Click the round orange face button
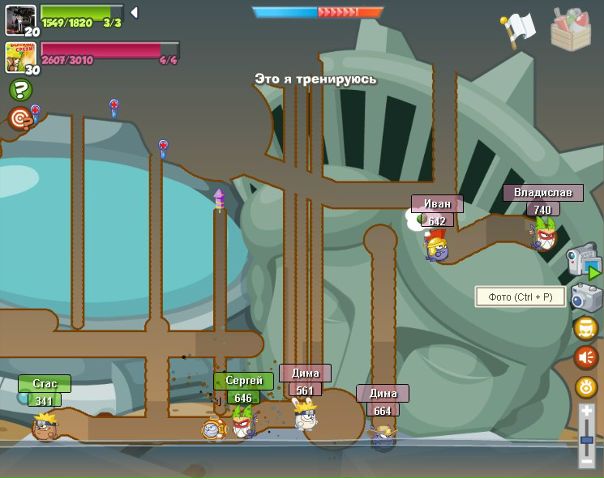The image size is (604, 478). click(x=586, y=328)
